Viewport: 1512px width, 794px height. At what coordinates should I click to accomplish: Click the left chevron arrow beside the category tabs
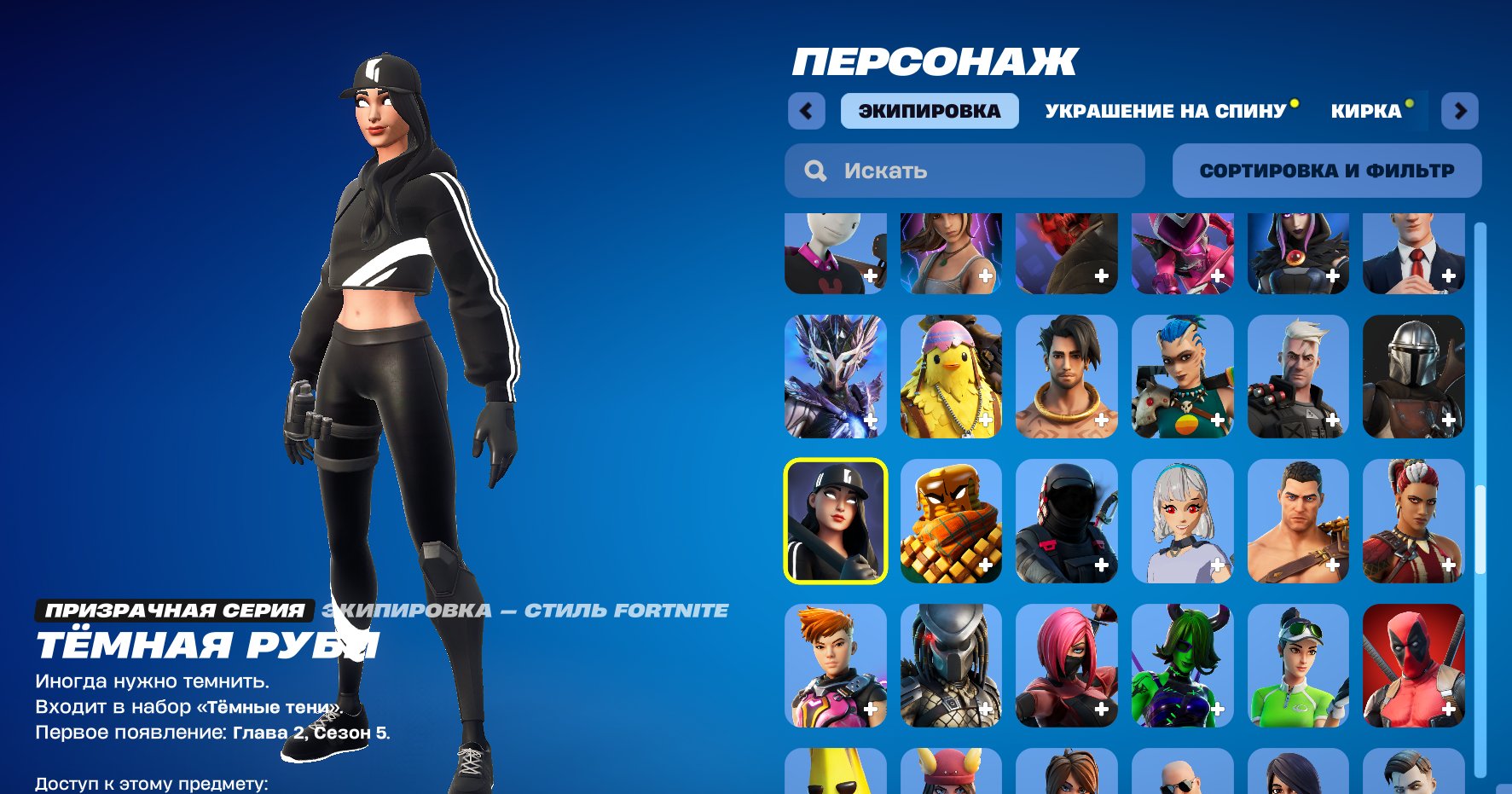(x=806, y=111)
